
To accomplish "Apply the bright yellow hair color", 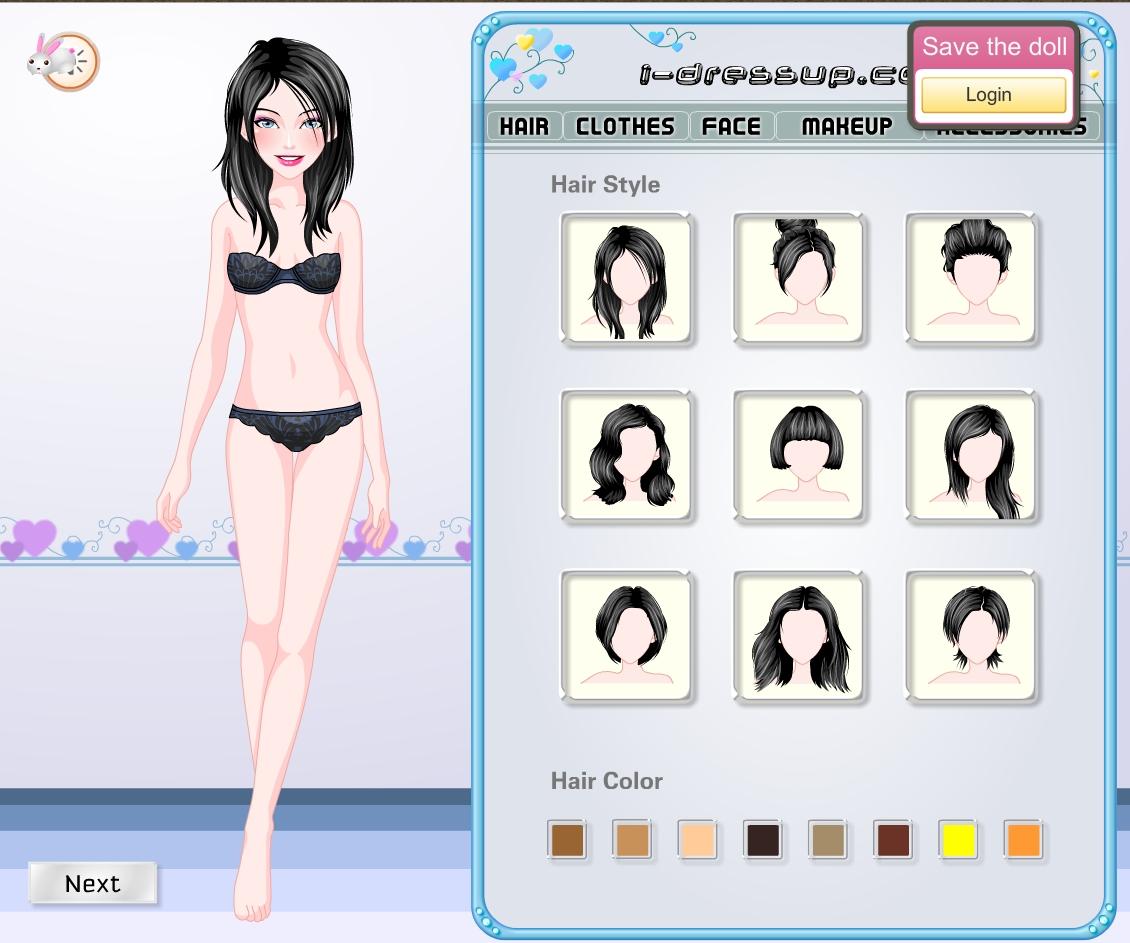I will pos(959,840).
